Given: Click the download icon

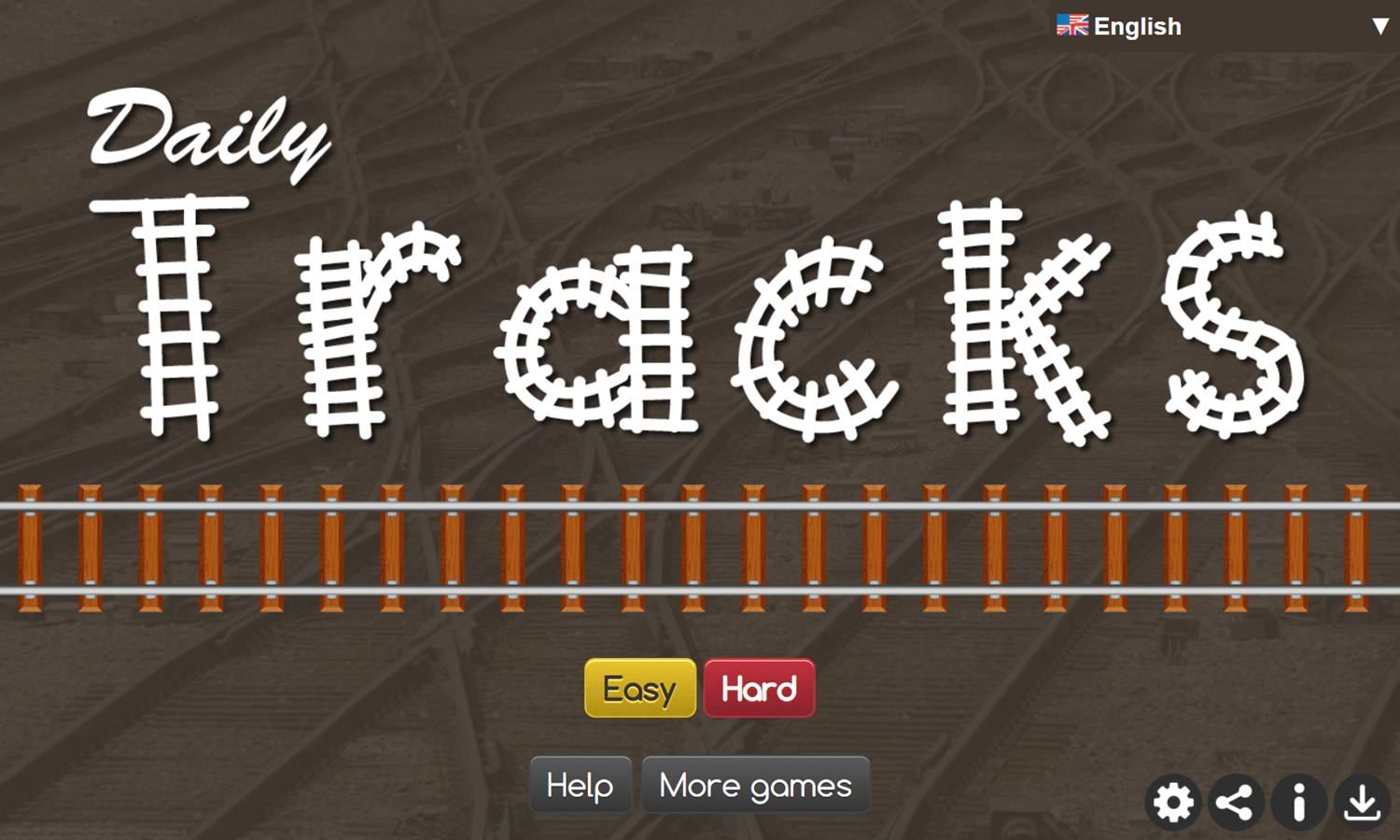Looking at the screenshot, I should (1363, 802).
